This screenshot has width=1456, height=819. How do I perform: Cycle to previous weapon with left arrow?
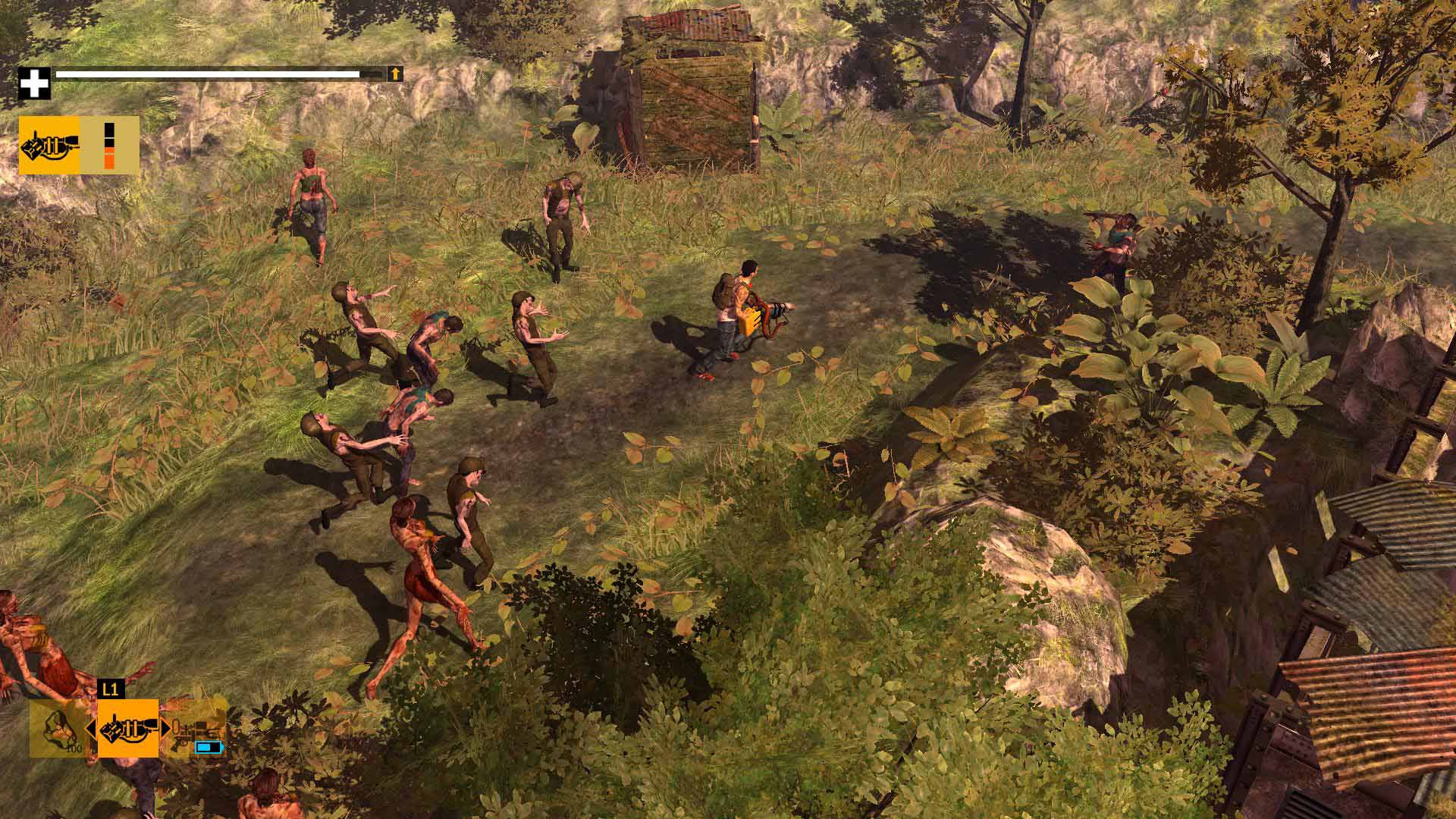pos(91,729)
